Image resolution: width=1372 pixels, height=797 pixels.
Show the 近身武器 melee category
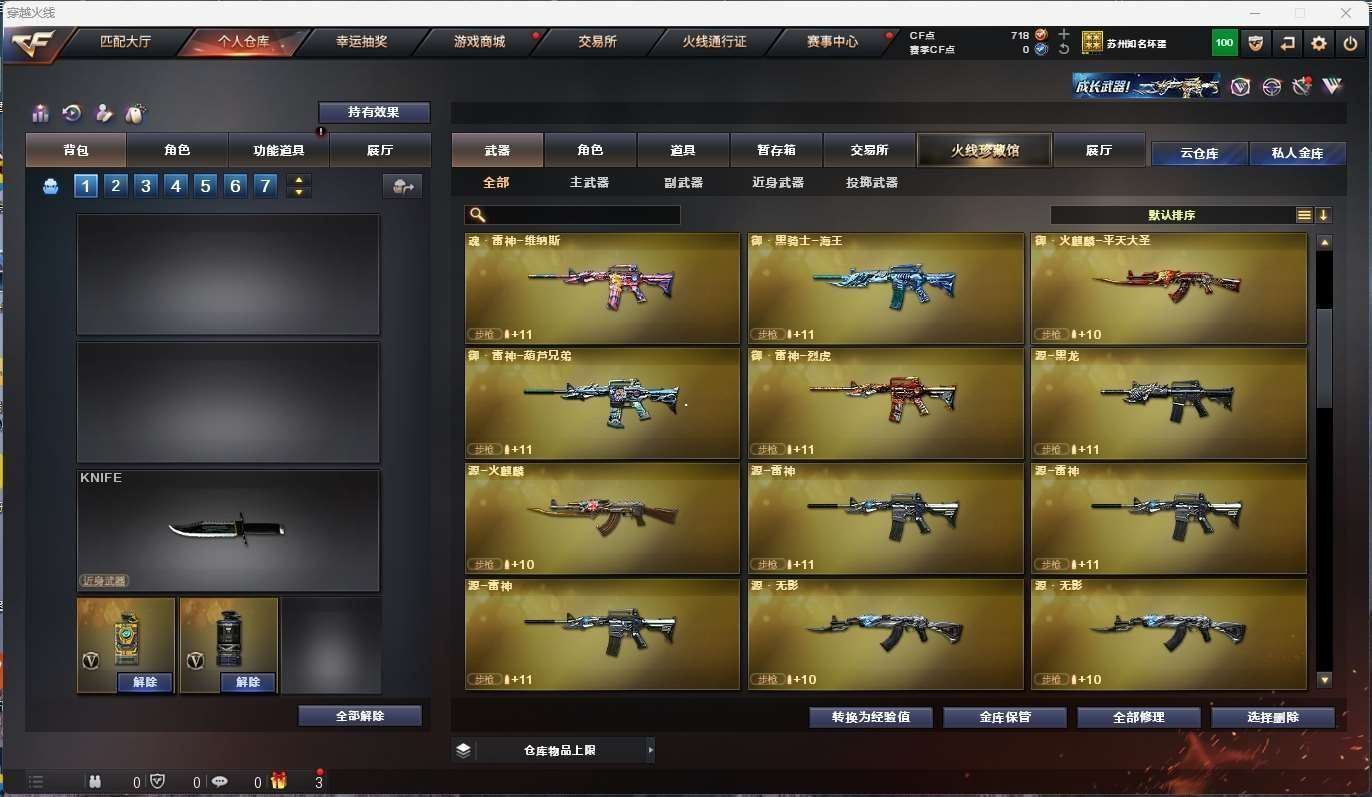(x=777, y=183)
